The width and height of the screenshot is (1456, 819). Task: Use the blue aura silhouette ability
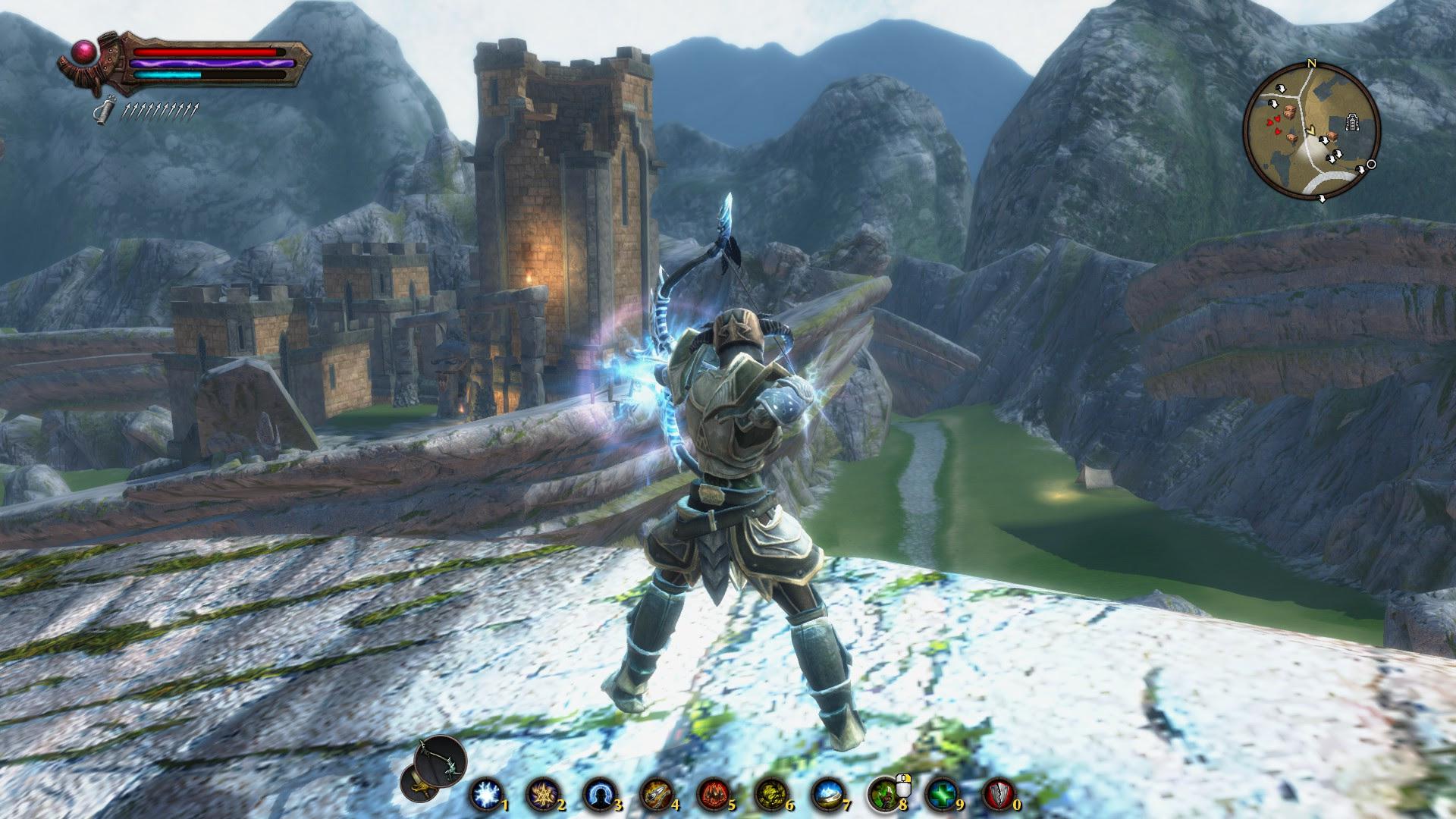(x=598, y=795)
